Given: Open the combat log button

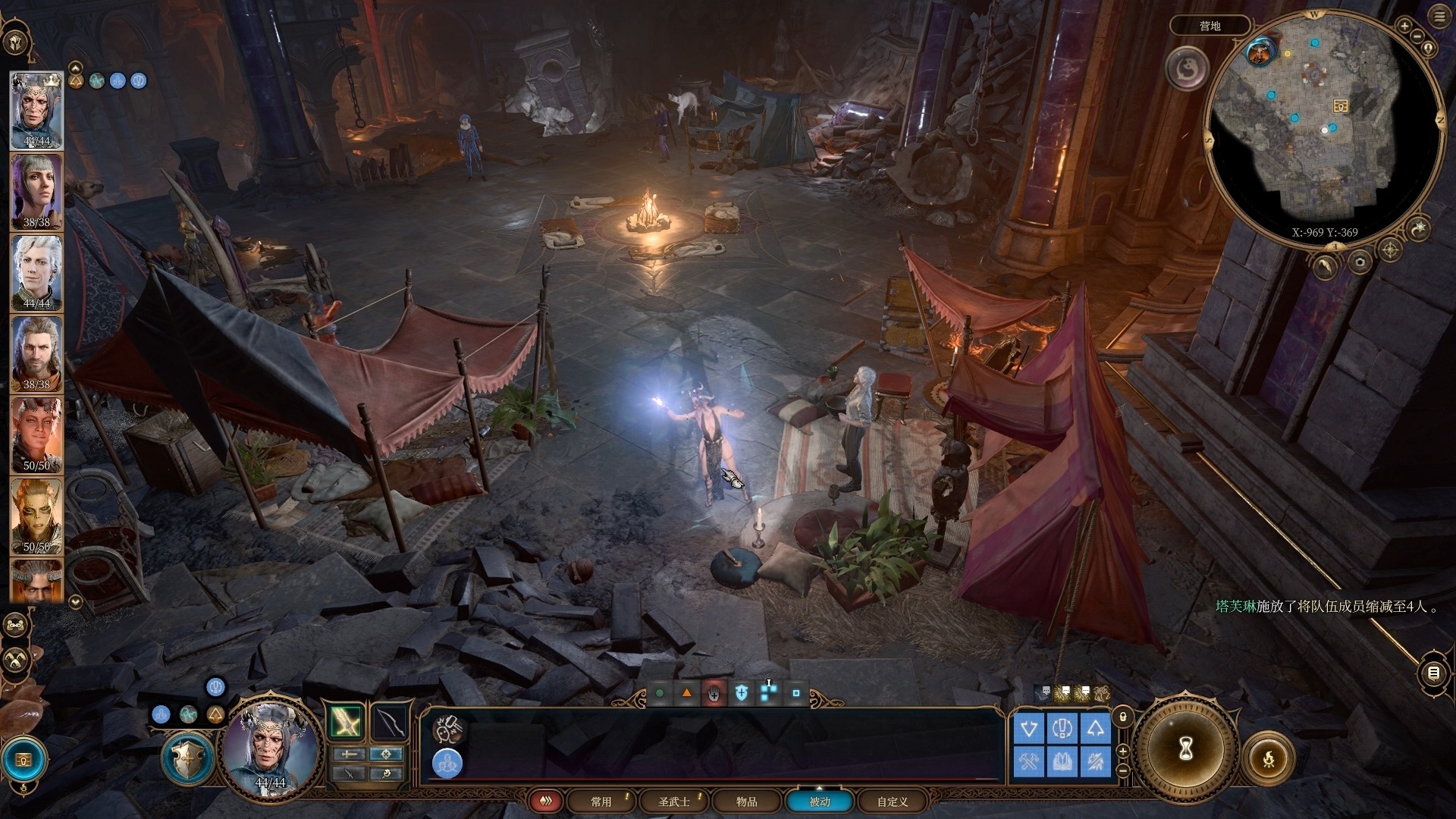Looking at the screenshot, I should pyautogui.click(x=1432, y=673).
